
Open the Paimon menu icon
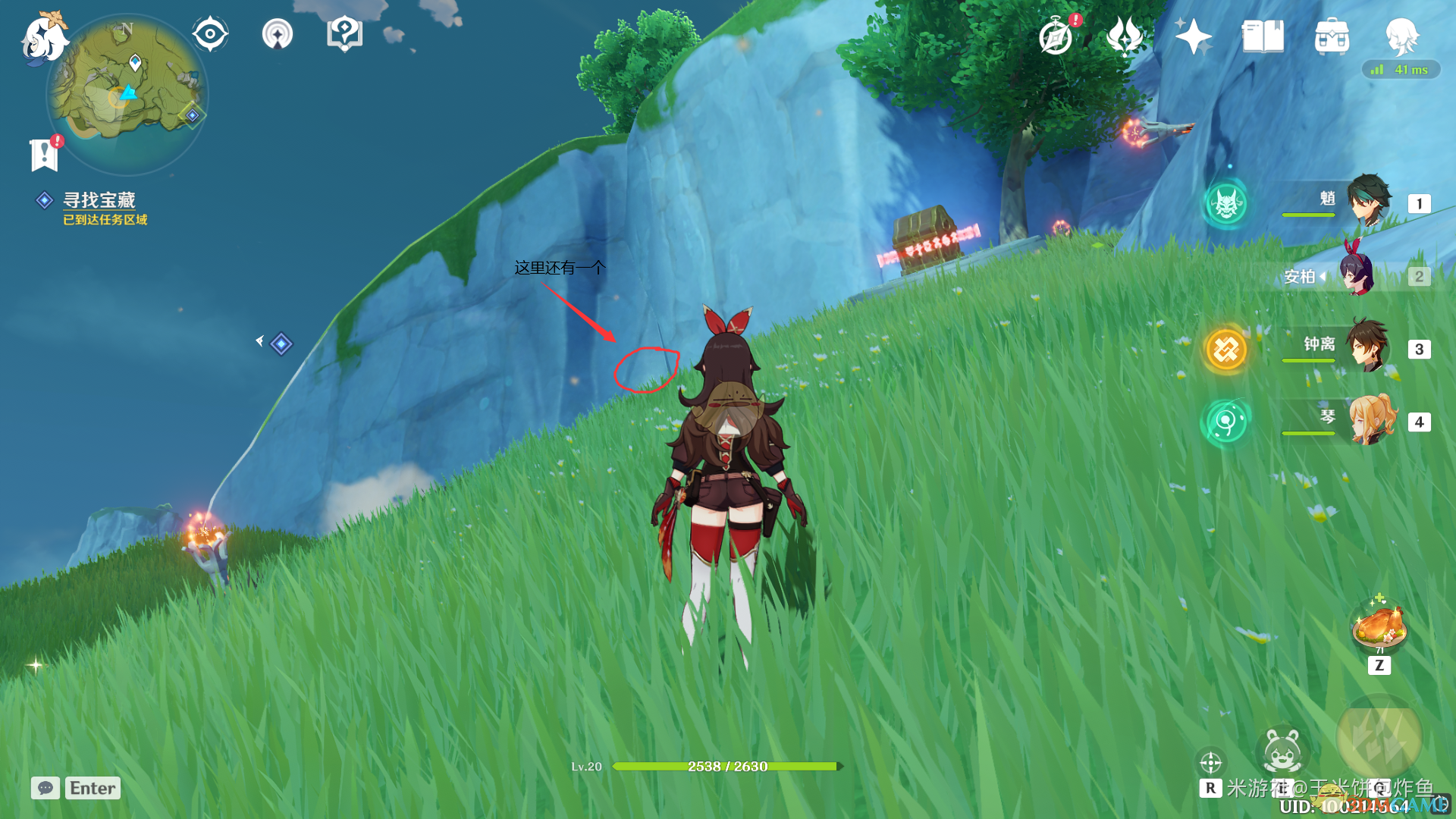pyautogui.click(x=44, y=38)
